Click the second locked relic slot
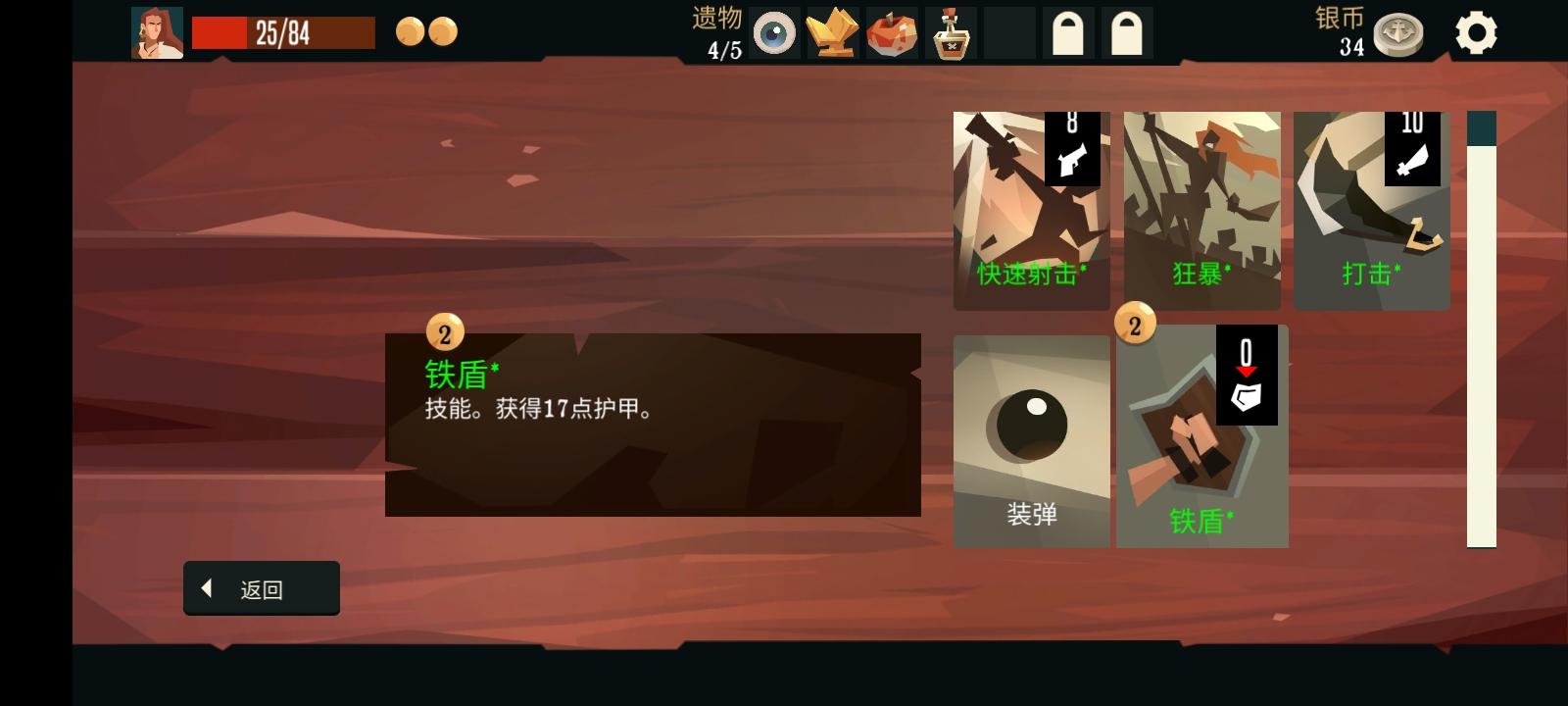Screen dimensions: 1568x706 1128,32
